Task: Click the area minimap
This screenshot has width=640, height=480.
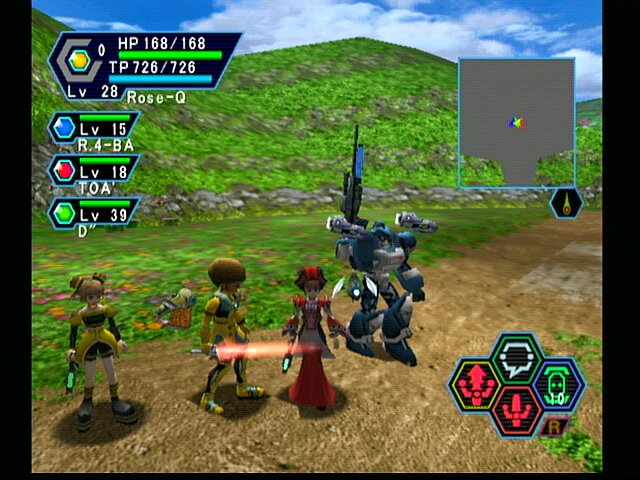Action: click(517, 122)
